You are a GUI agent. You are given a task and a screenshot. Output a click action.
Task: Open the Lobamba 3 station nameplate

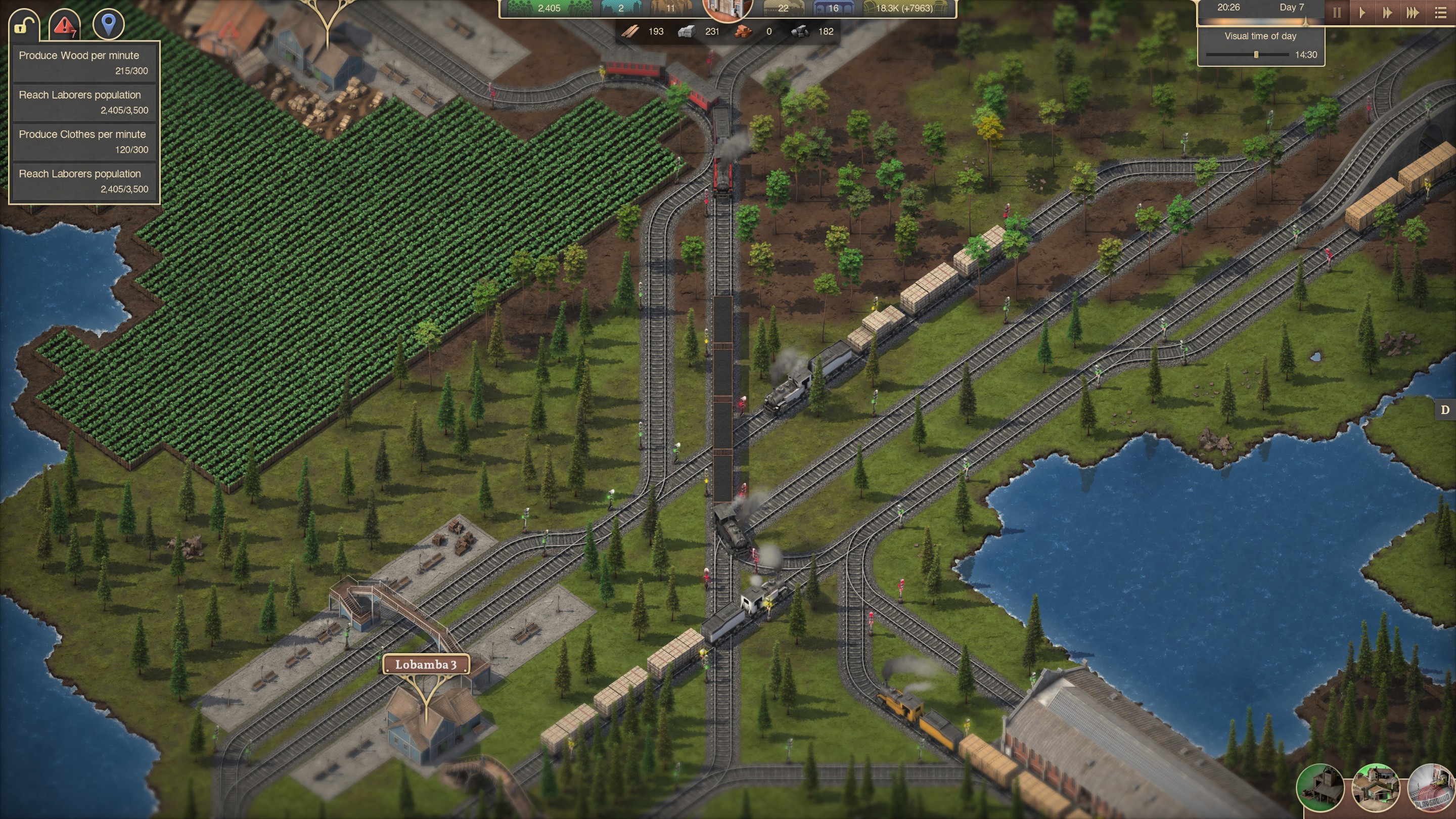pos(427,665)
